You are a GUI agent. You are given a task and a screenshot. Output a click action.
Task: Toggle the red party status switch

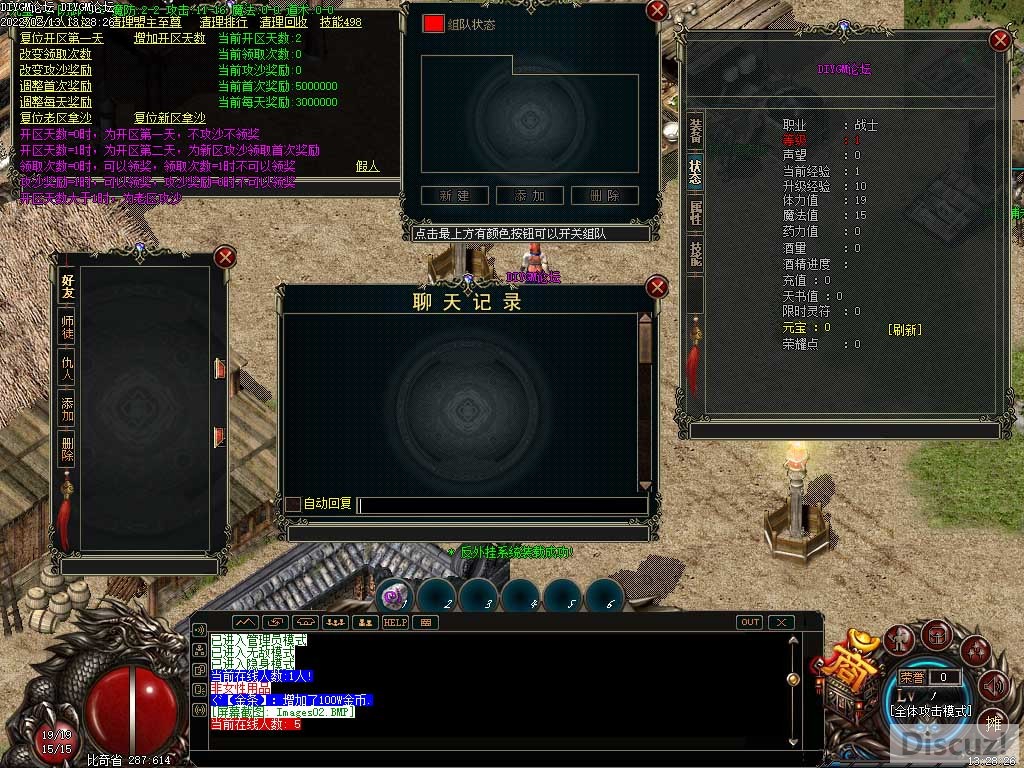[433, 23]
